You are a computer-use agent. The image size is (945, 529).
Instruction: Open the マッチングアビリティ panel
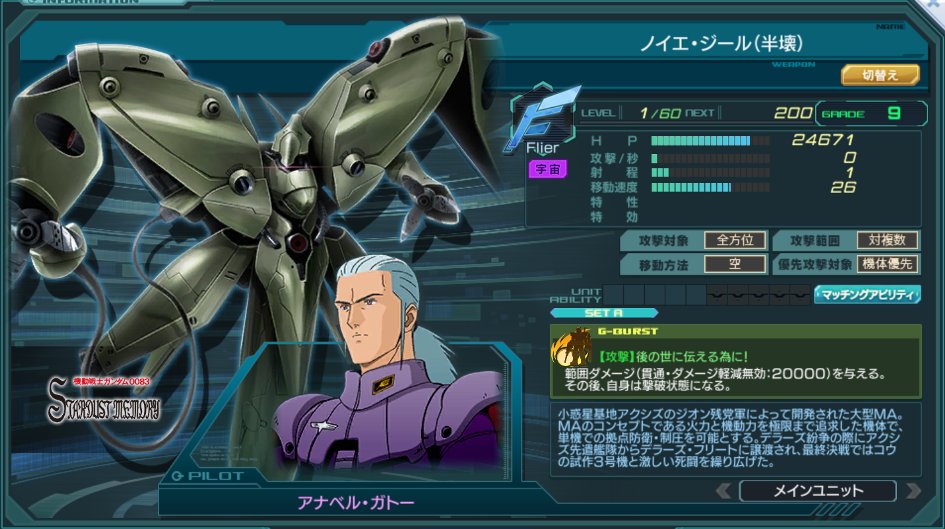click(867, 294)
